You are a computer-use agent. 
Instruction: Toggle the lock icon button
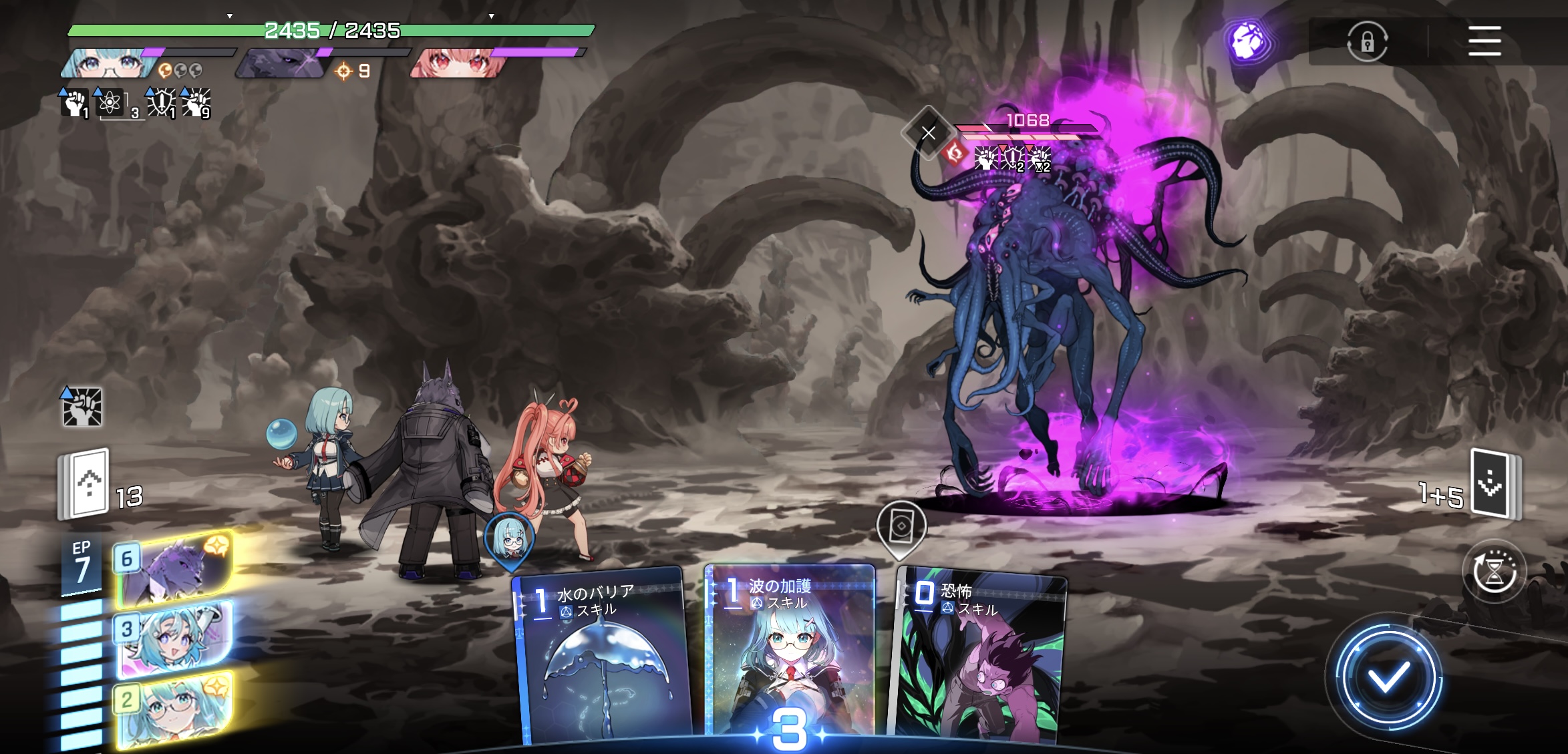click(1367, 42)
